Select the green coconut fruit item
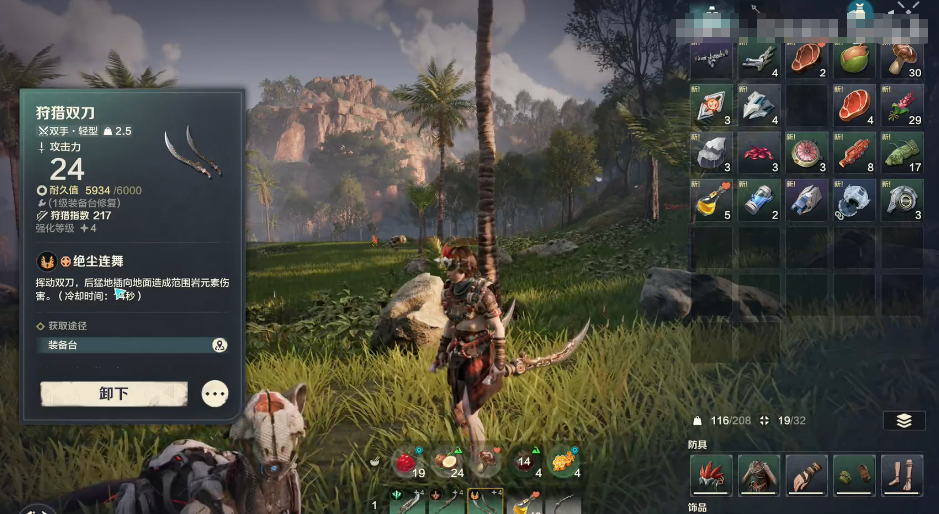 click(855, 60)
